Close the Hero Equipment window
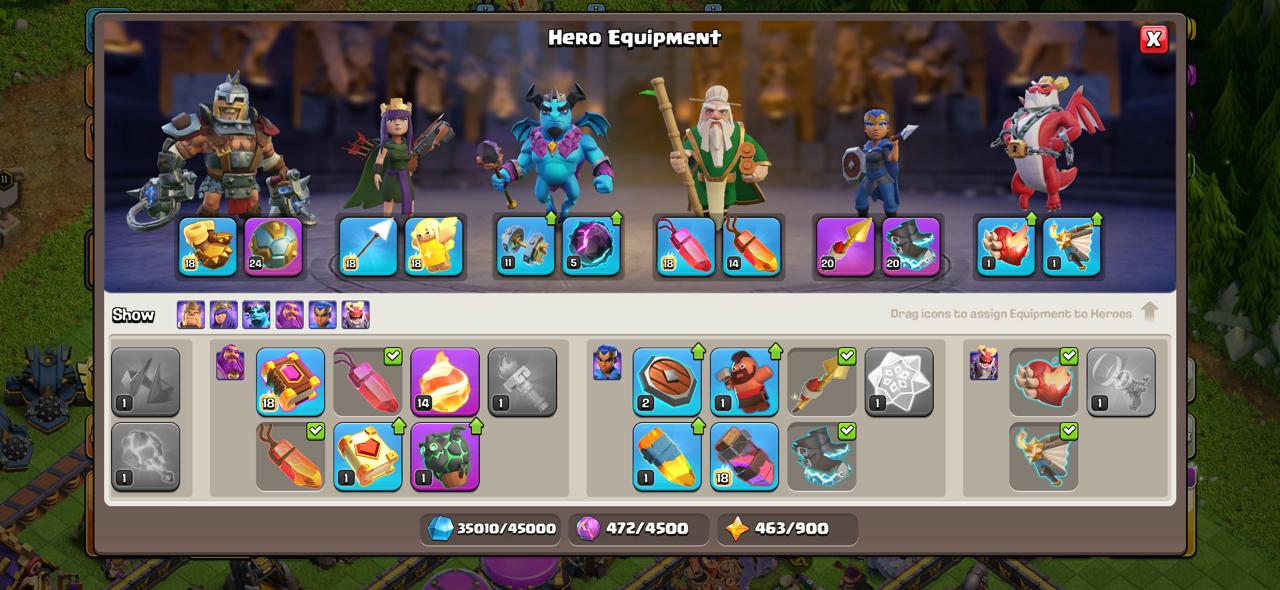 point(1153,39)
